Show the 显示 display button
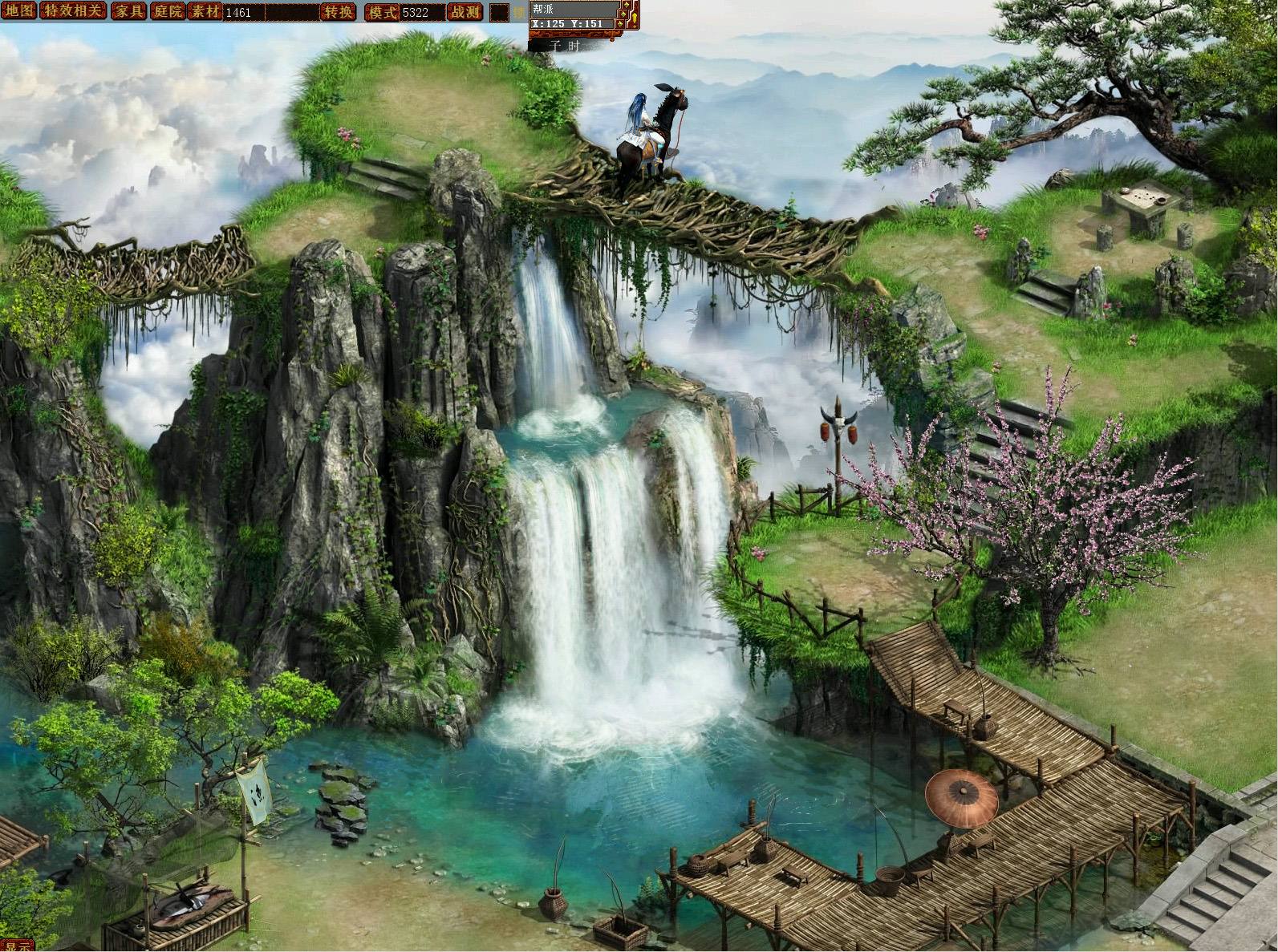Image resolution: width=1278 pixels, height=952 pixels. click(18, 946)
